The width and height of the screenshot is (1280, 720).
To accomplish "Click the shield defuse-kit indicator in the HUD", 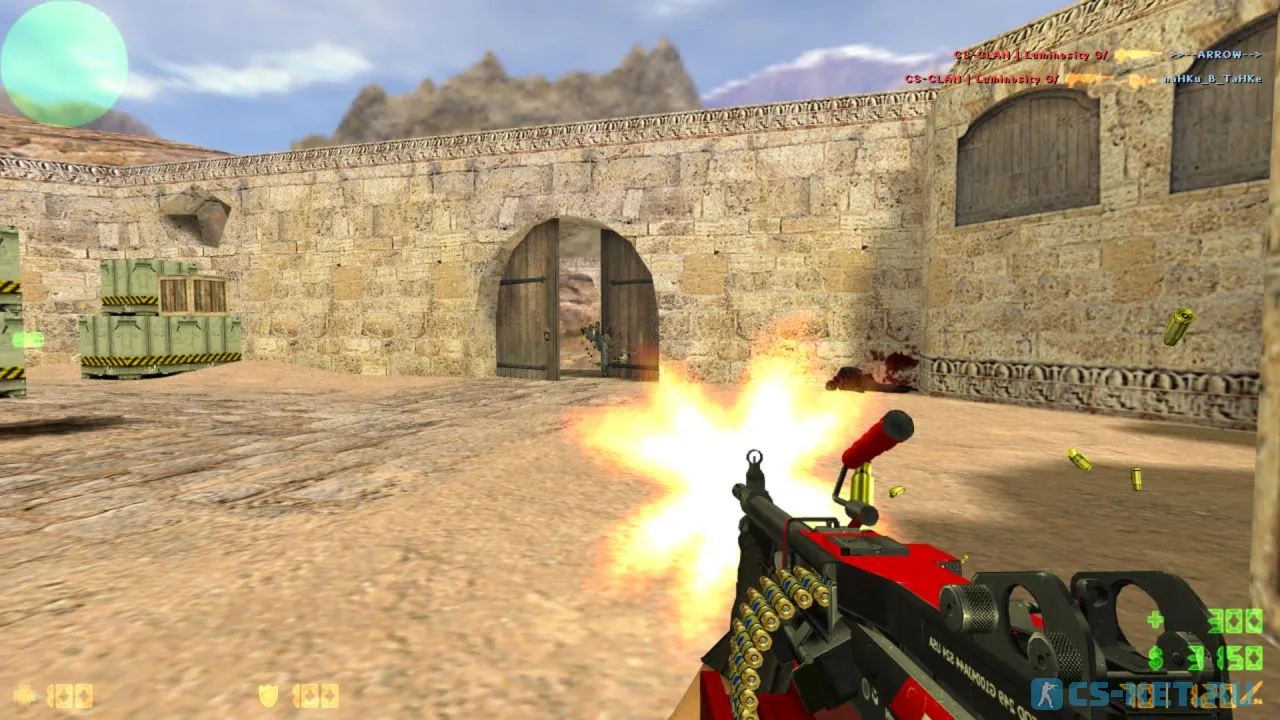I will coord(269,696).
